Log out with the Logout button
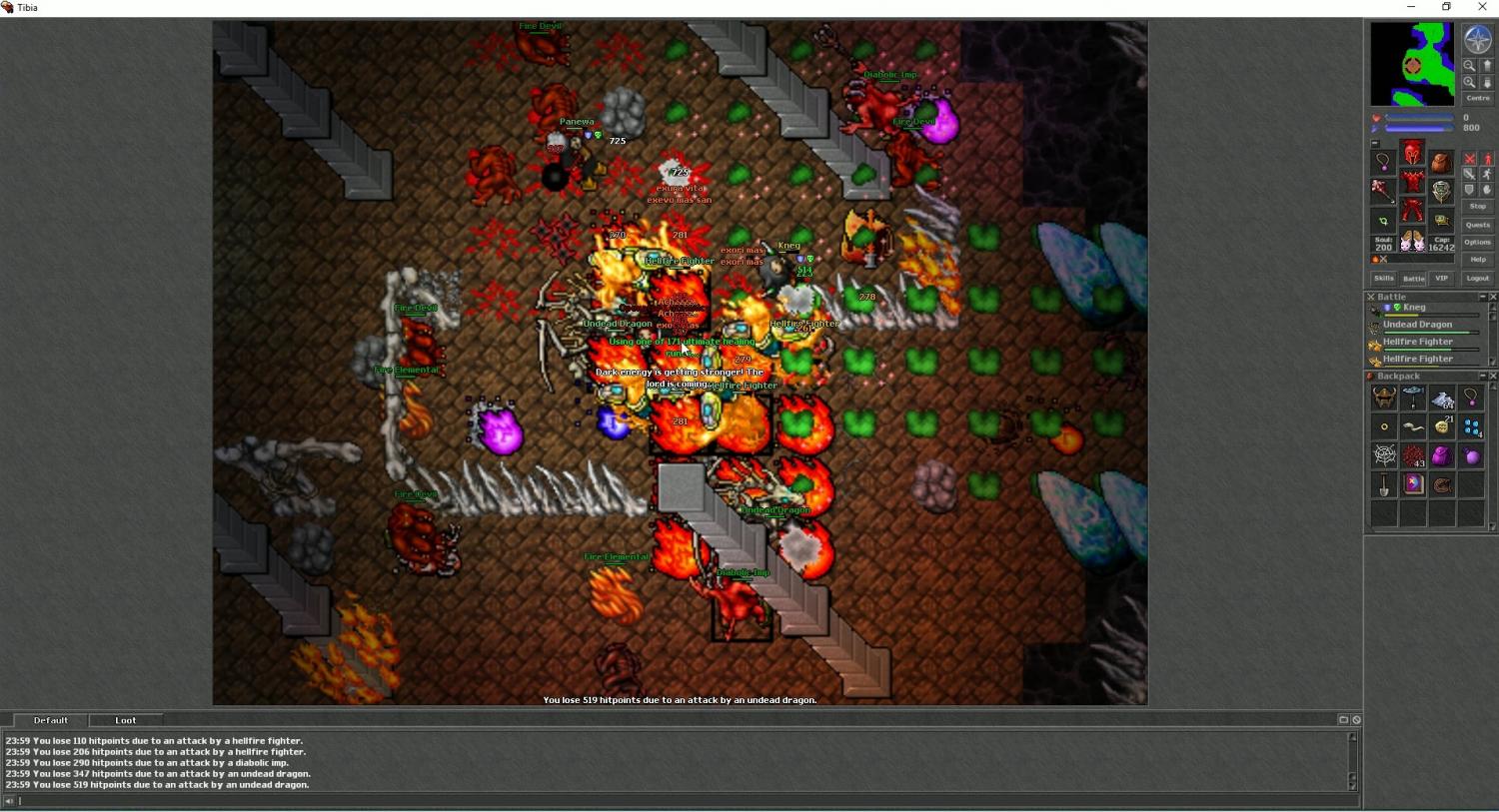The image size is (1499, 812). pos(1477,278)
